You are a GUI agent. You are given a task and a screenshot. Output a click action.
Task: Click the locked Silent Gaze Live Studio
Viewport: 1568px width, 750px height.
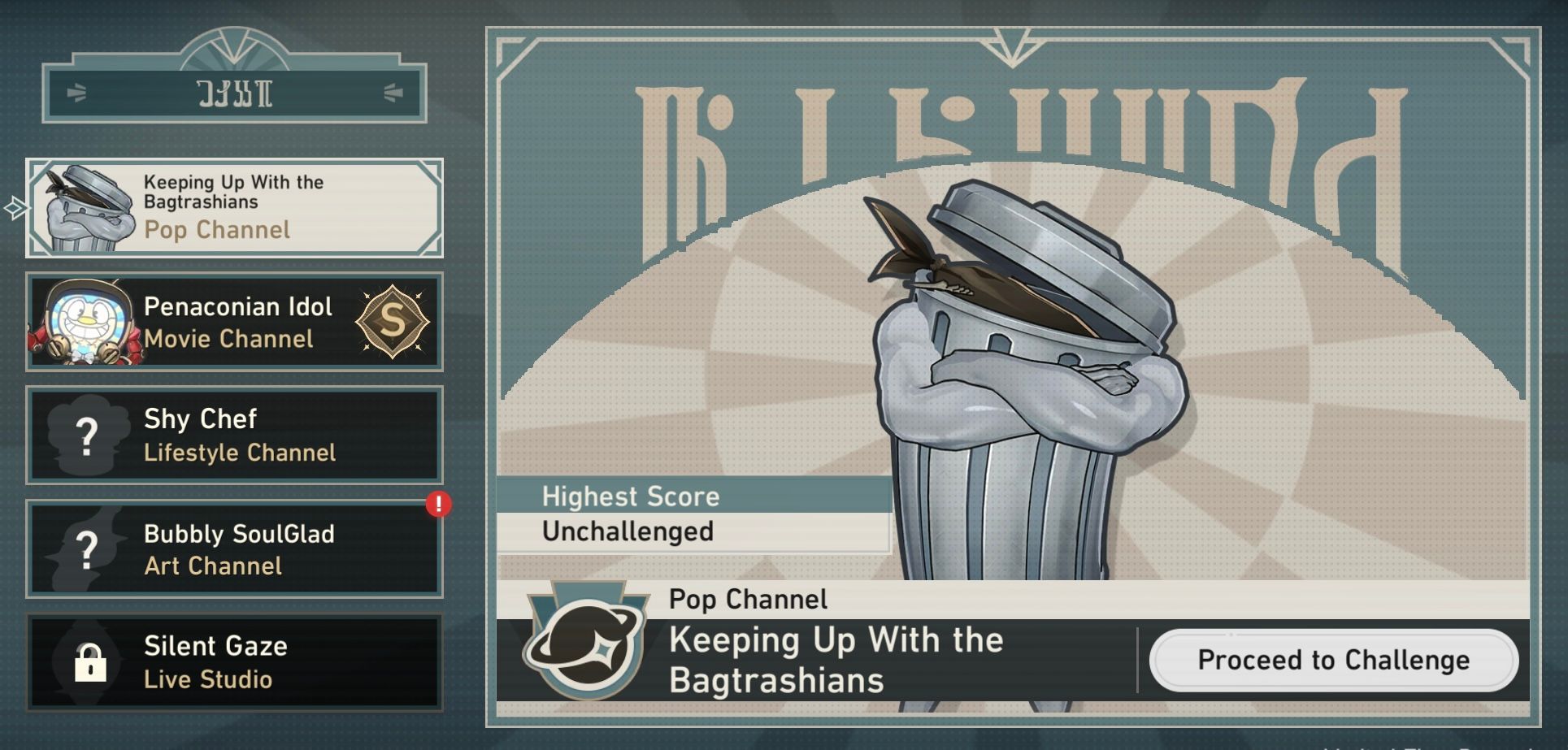coord(234,662)
